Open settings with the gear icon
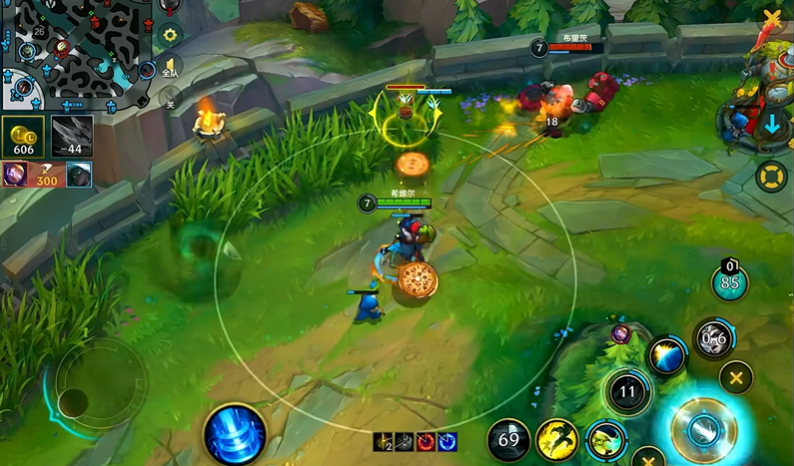 pos(170,35)
